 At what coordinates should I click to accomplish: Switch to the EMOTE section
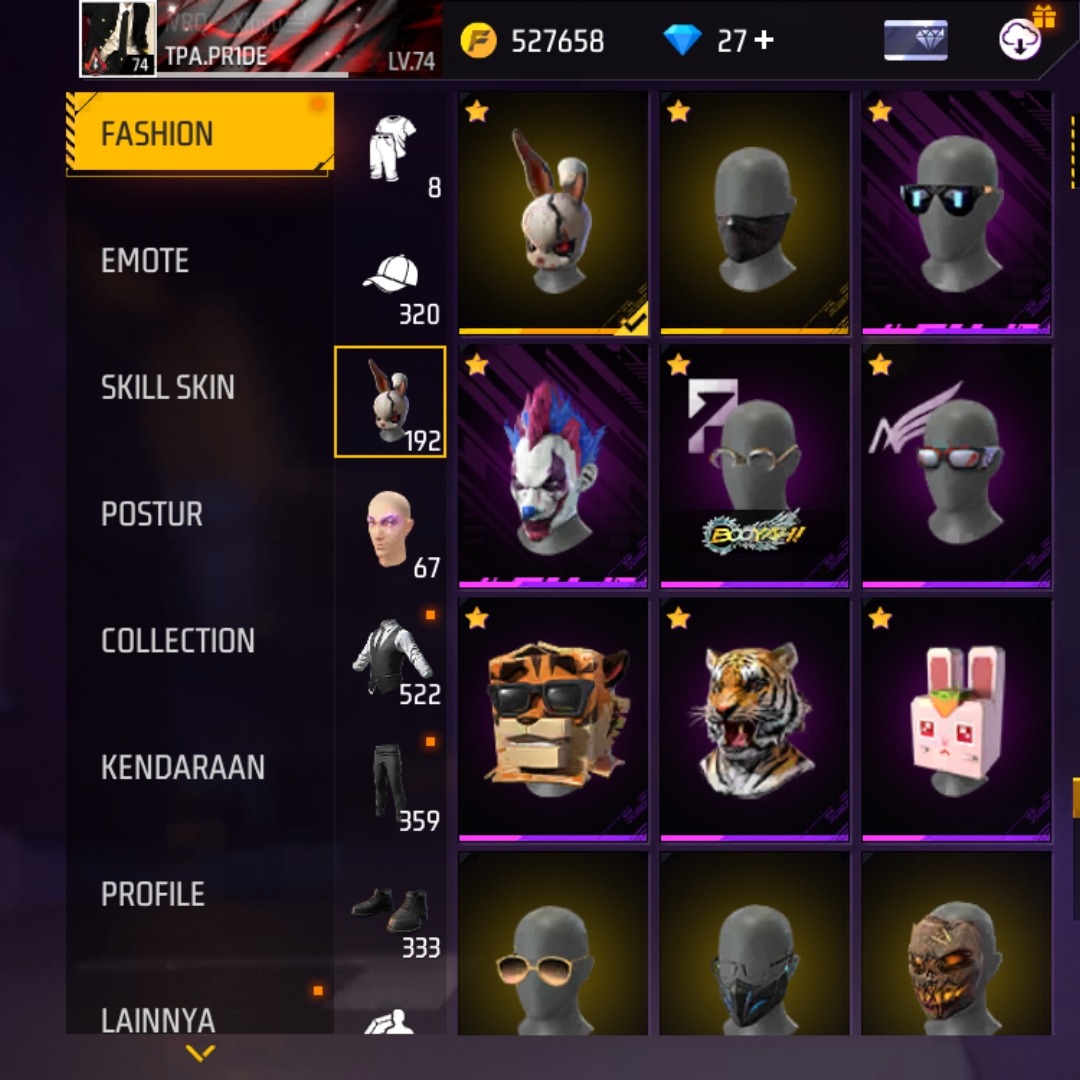click(x=146, y=261)
